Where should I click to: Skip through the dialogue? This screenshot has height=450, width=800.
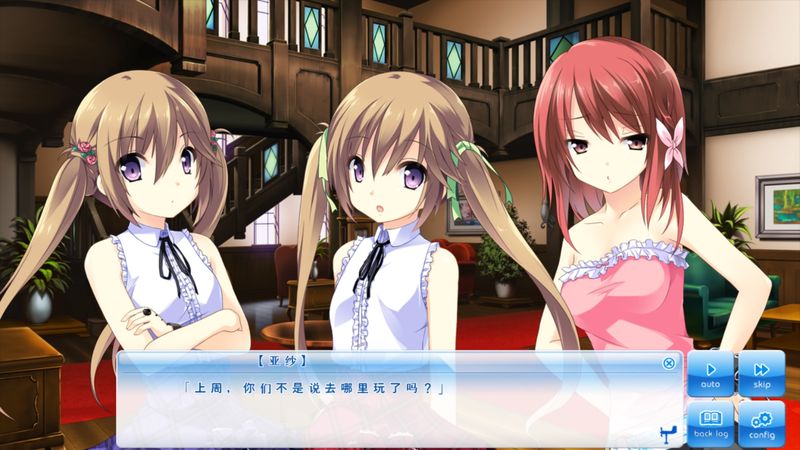point(761,373)
